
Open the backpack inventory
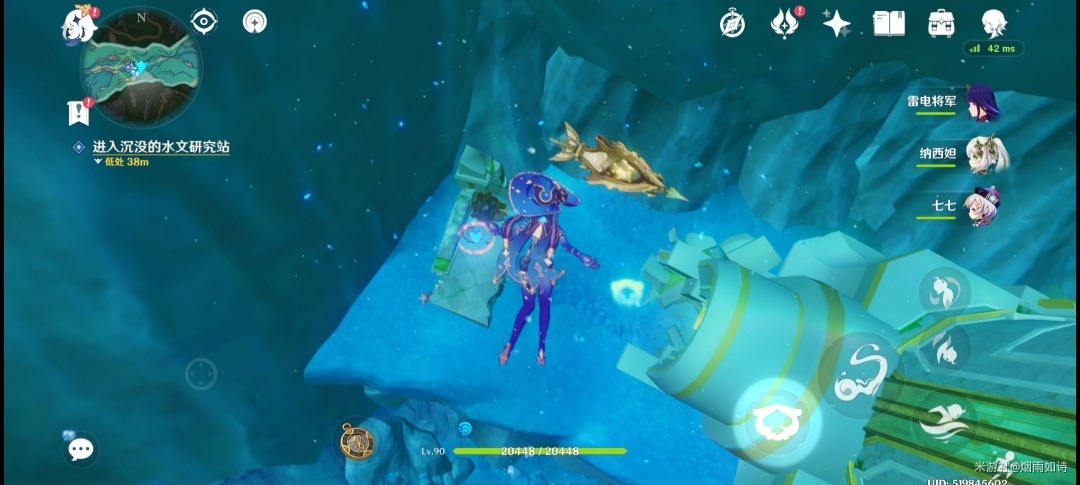940,23
